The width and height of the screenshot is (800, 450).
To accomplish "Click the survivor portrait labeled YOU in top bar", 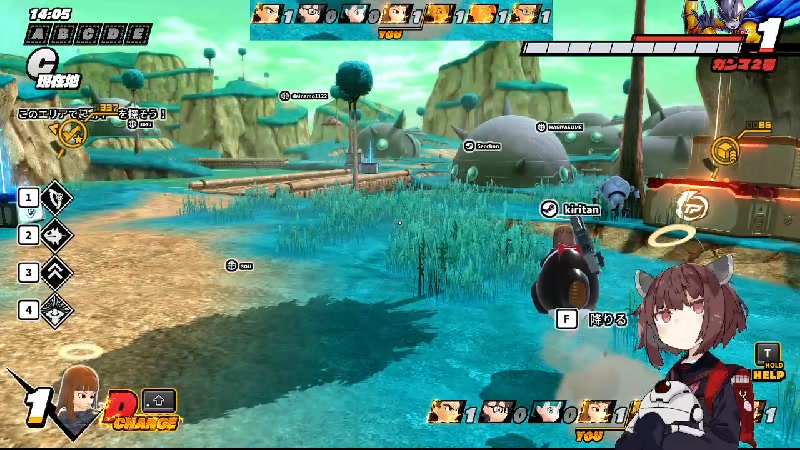I will coord(395,15).
